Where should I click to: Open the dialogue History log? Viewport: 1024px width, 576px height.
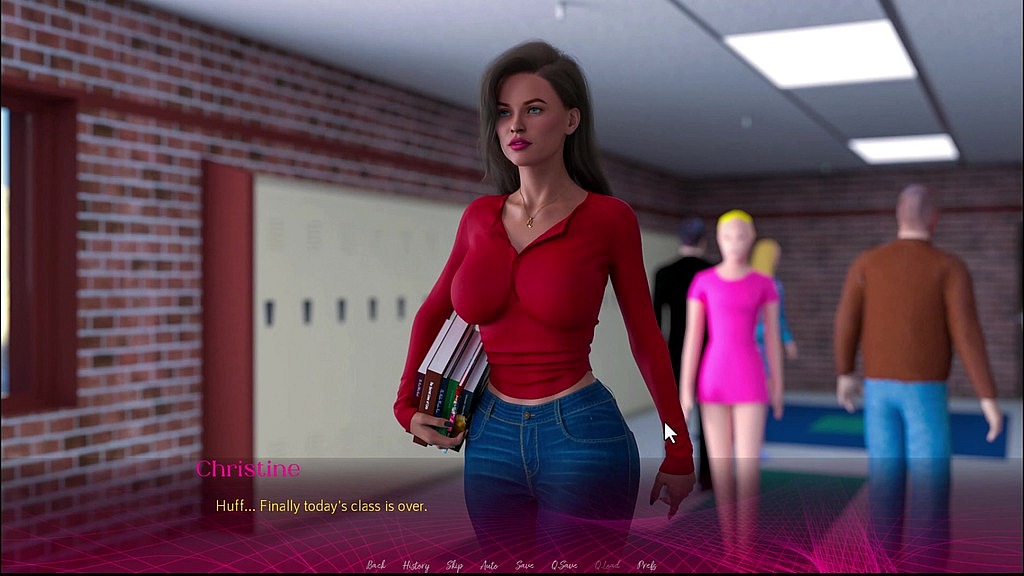(x=416, y=565)
